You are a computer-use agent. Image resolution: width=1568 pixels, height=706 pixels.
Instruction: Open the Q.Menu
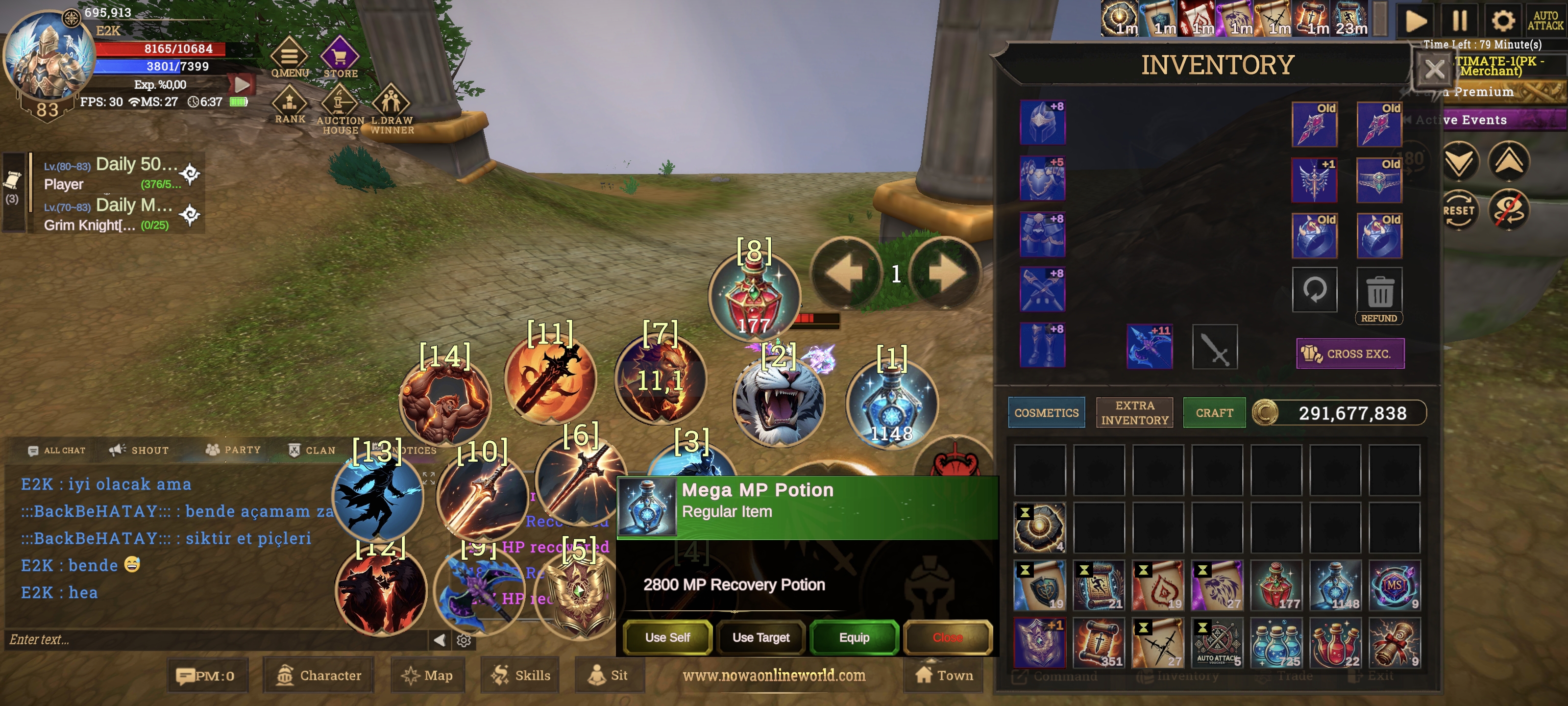click(x=289, y=58)
